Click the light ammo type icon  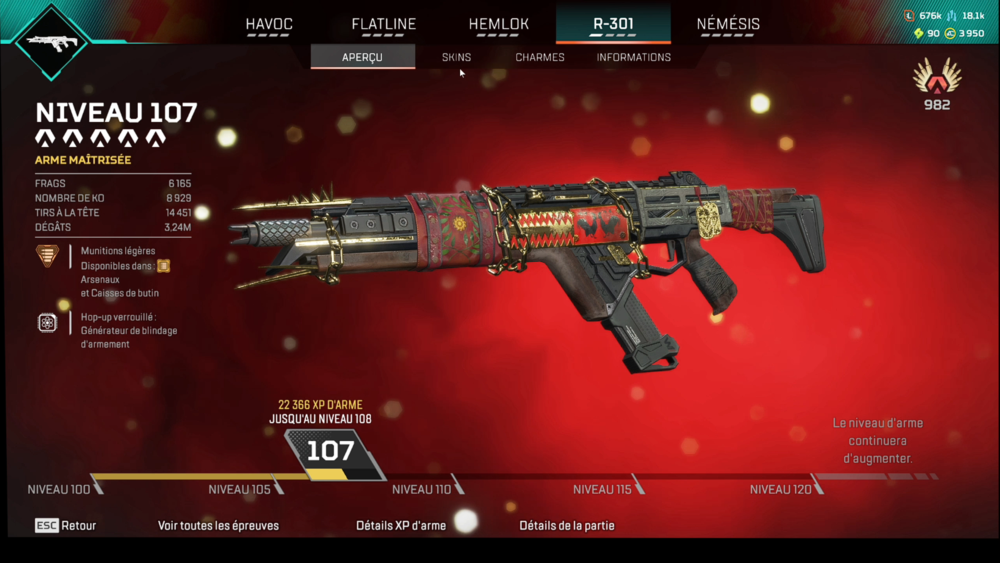(x=47, y=256)
